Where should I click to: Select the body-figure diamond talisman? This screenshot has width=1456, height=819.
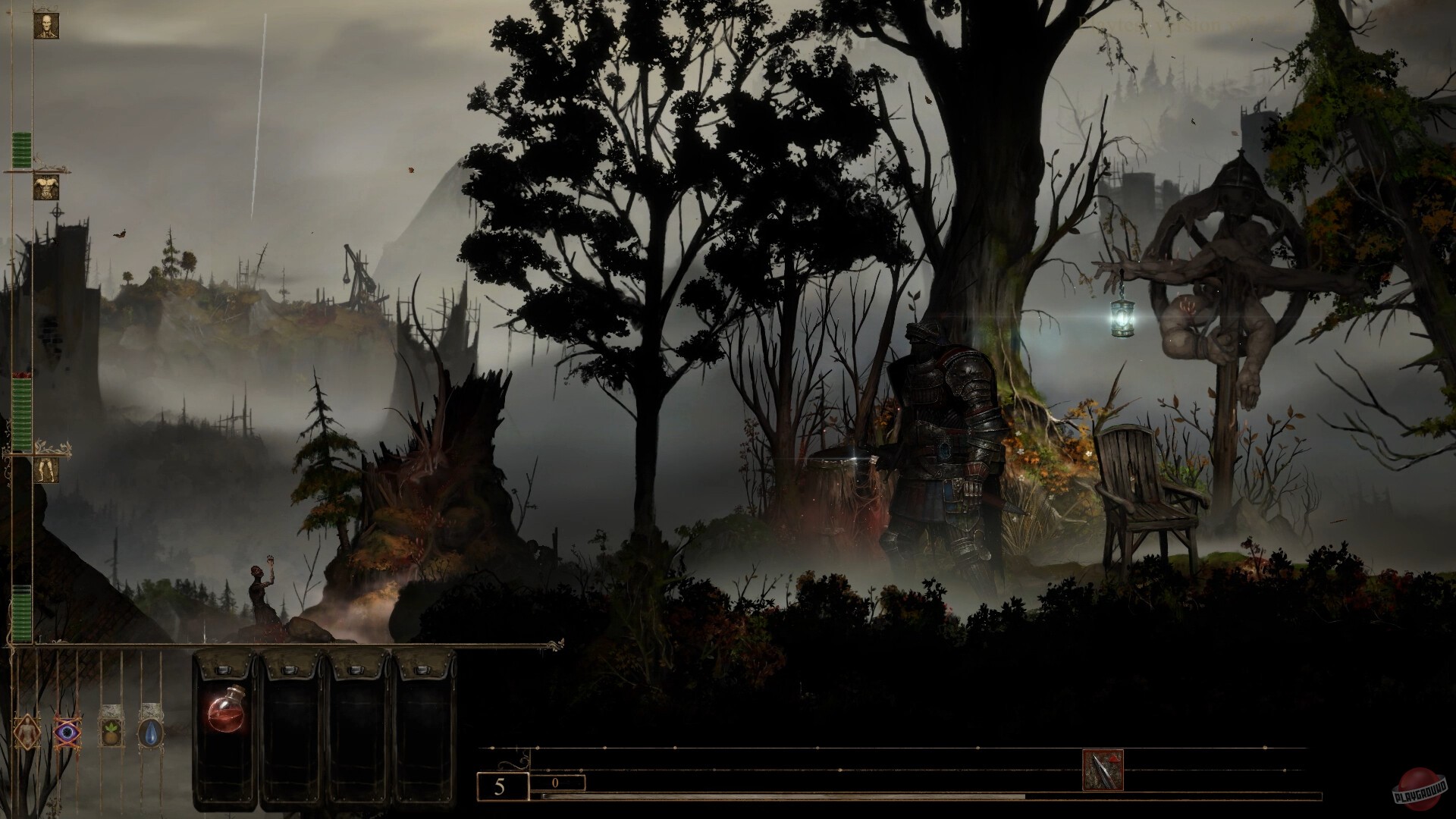coord(27,733)
